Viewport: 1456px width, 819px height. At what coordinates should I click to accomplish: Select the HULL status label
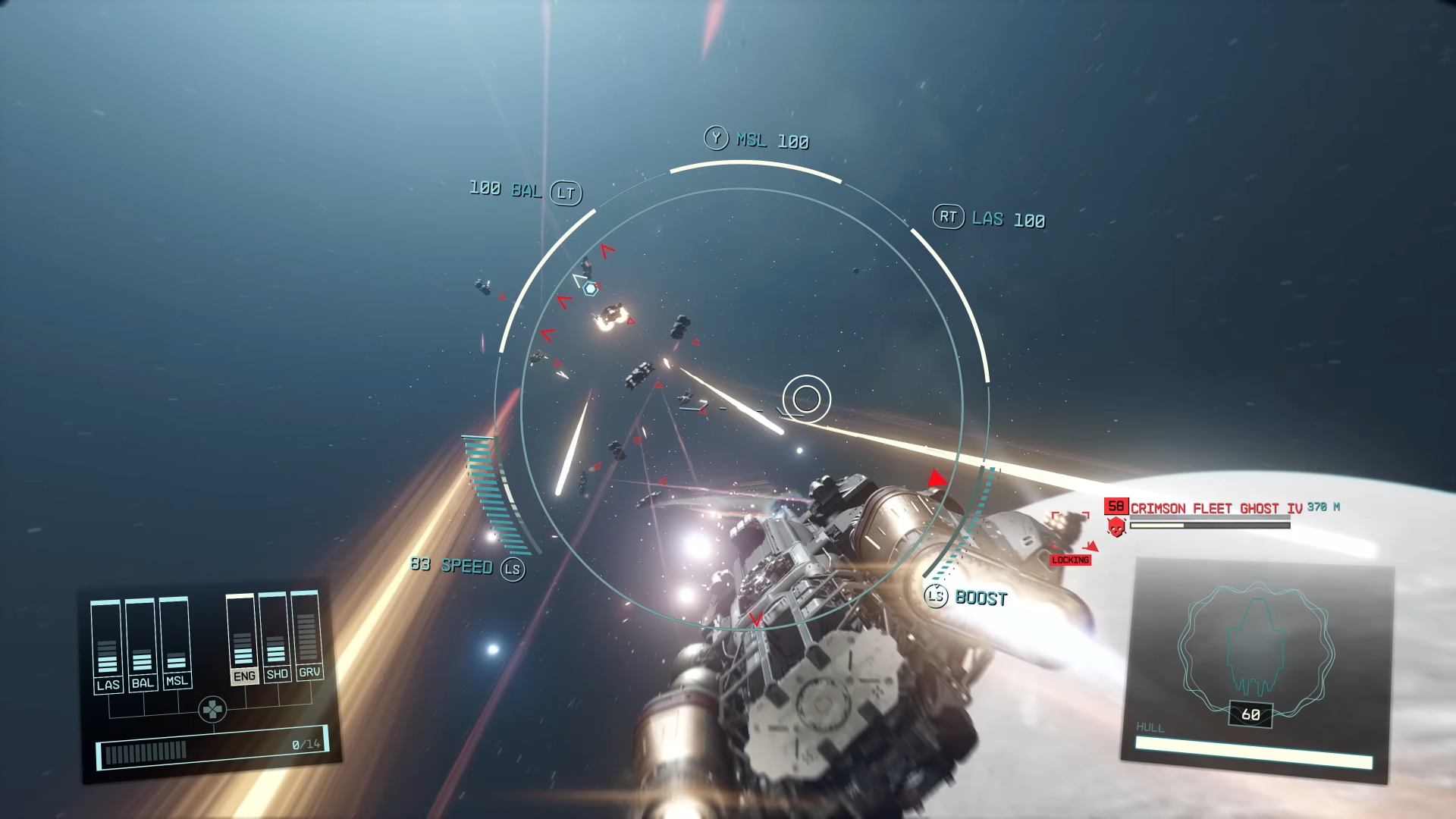[1150, 726]
